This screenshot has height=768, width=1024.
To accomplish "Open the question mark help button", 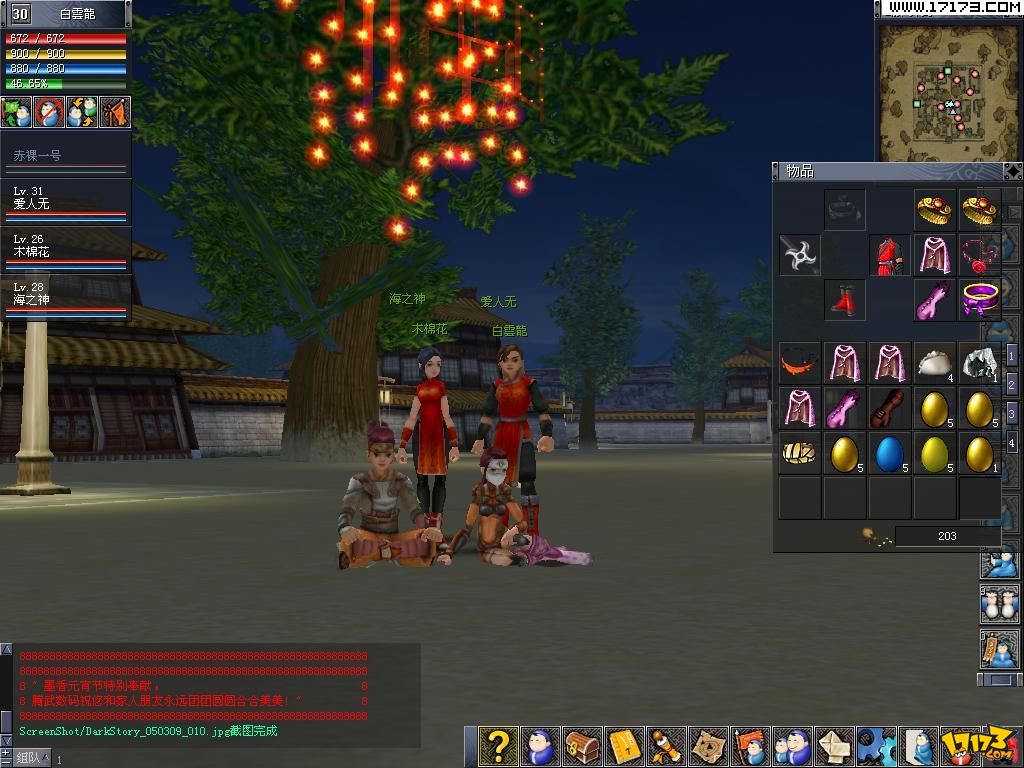I will coord(497,746).
